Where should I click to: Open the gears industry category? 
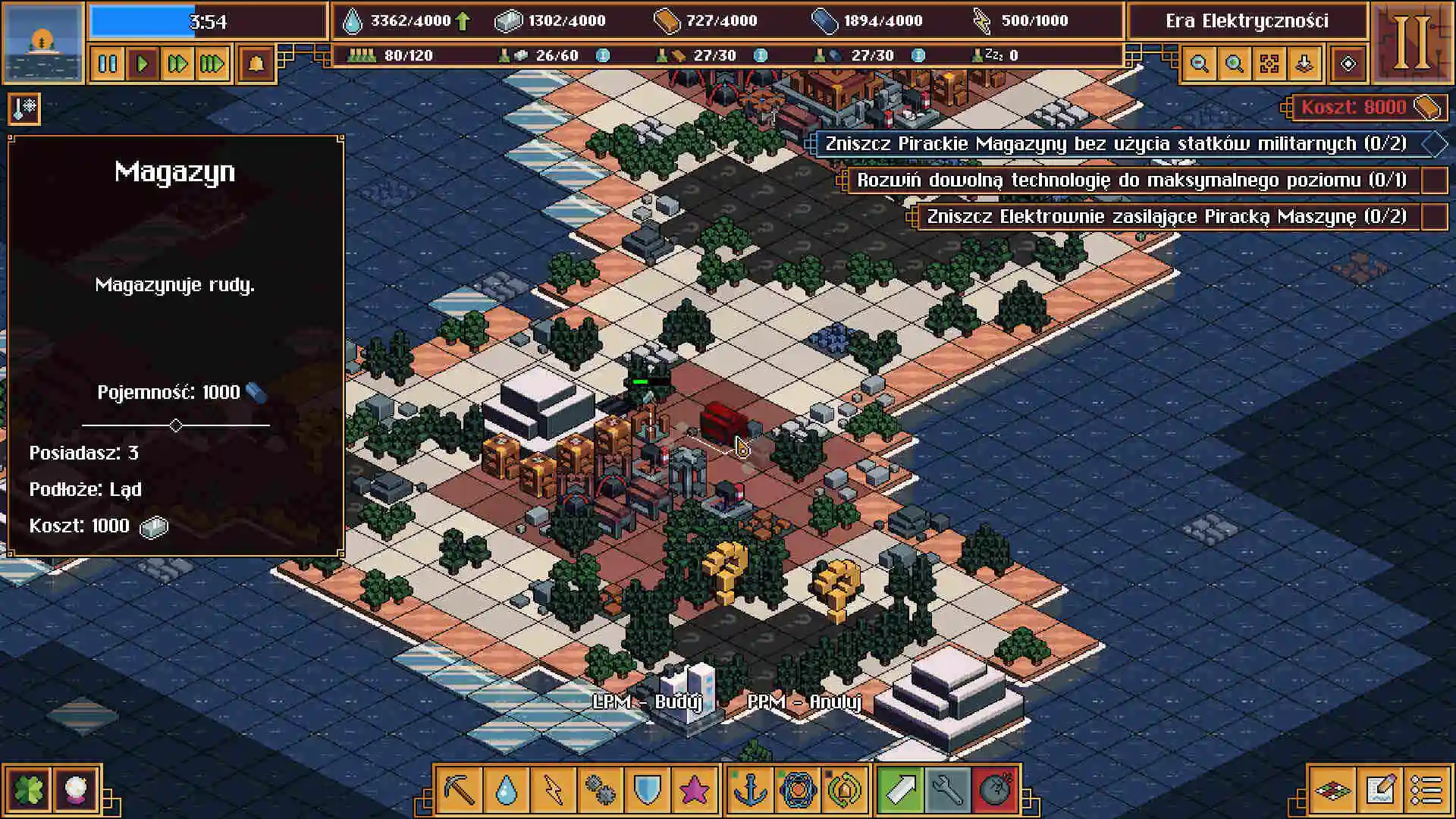pyautogui.click(x=601, y=790)
